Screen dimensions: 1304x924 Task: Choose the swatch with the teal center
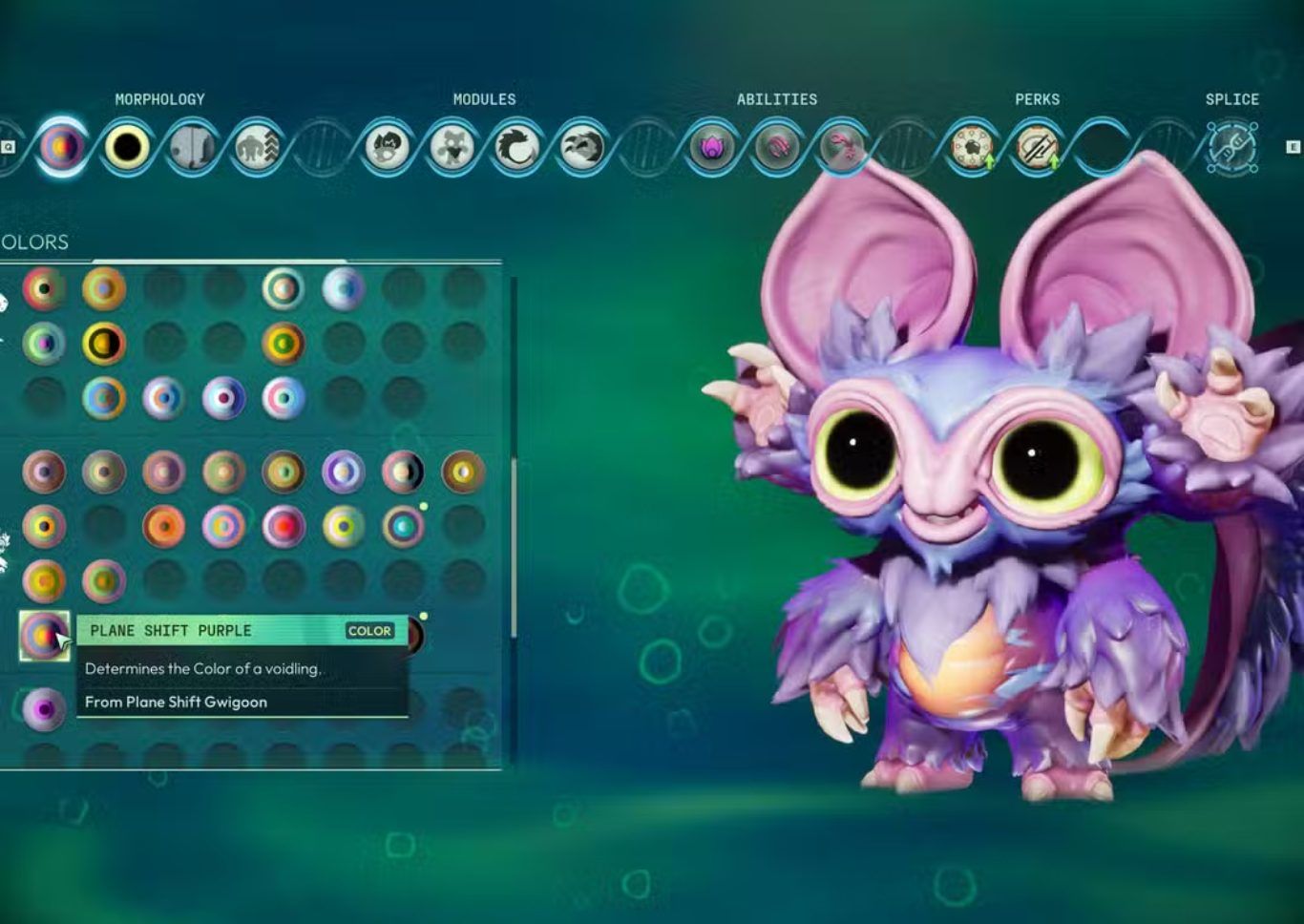[x=403, y=526]
